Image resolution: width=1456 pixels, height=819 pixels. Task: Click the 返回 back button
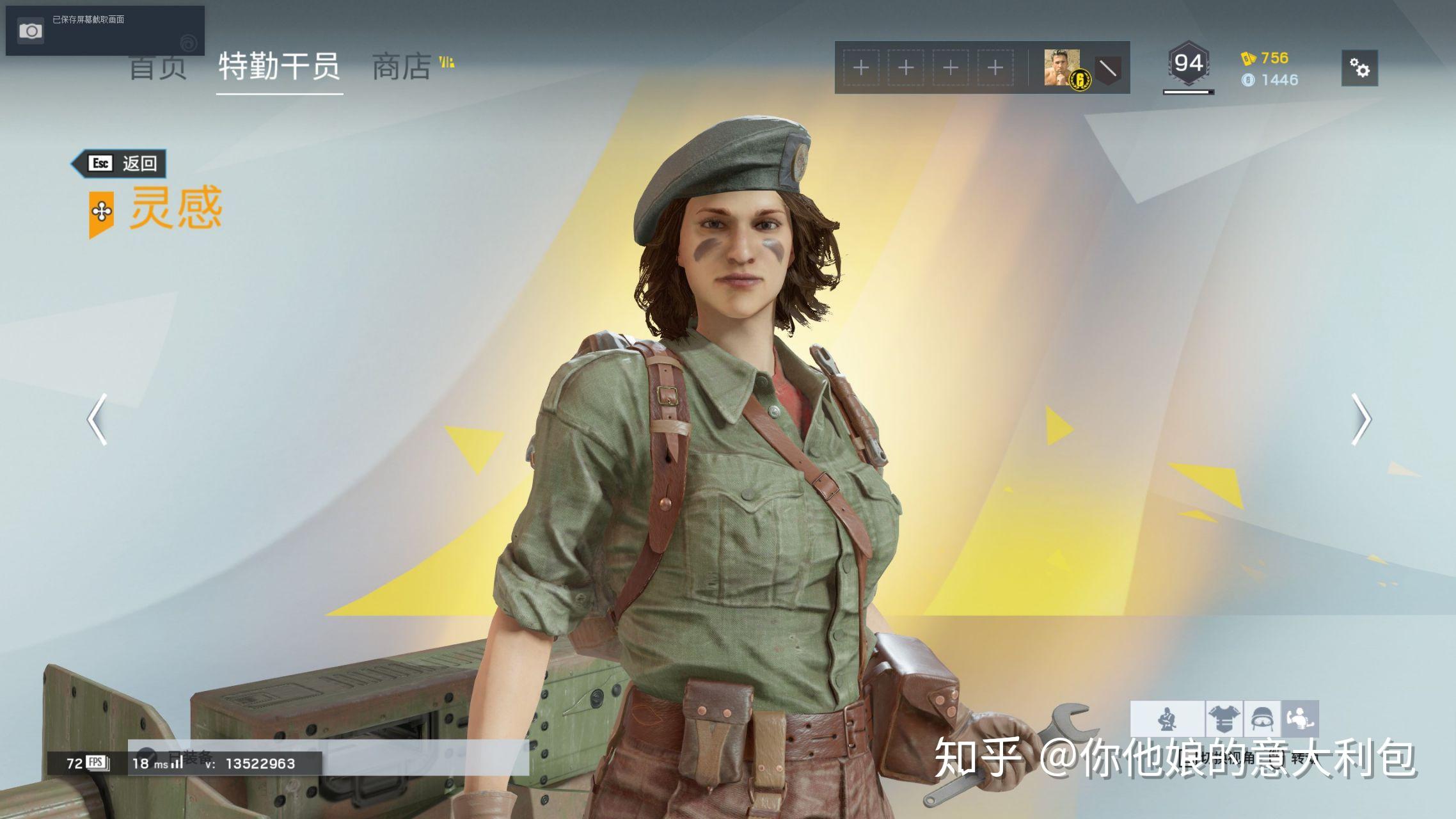[119, 164]
